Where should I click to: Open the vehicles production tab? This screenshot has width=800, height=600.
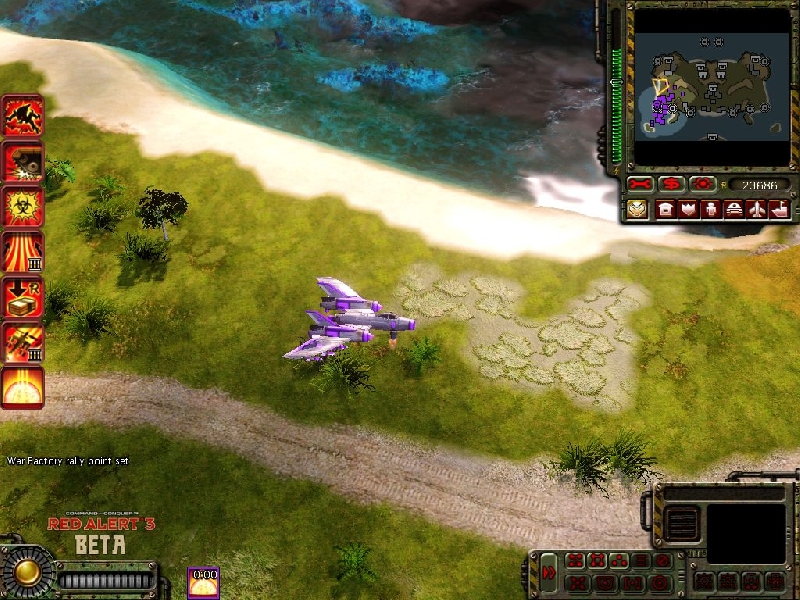(x=734, y=209)
